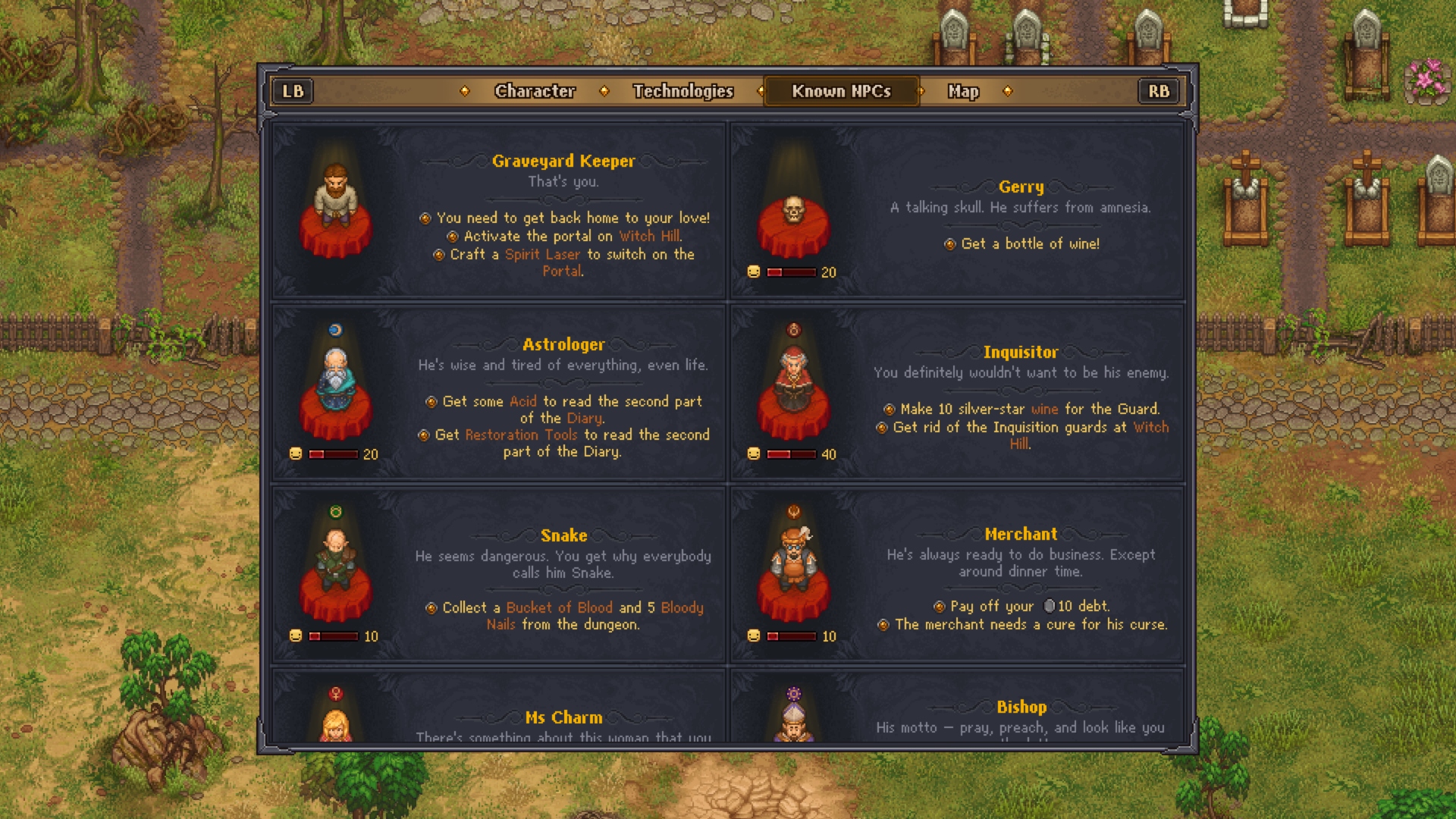Viewport: 1456px width, 819px height.
Task: Switch to the Technologies tab
Action: pos(682,91)
